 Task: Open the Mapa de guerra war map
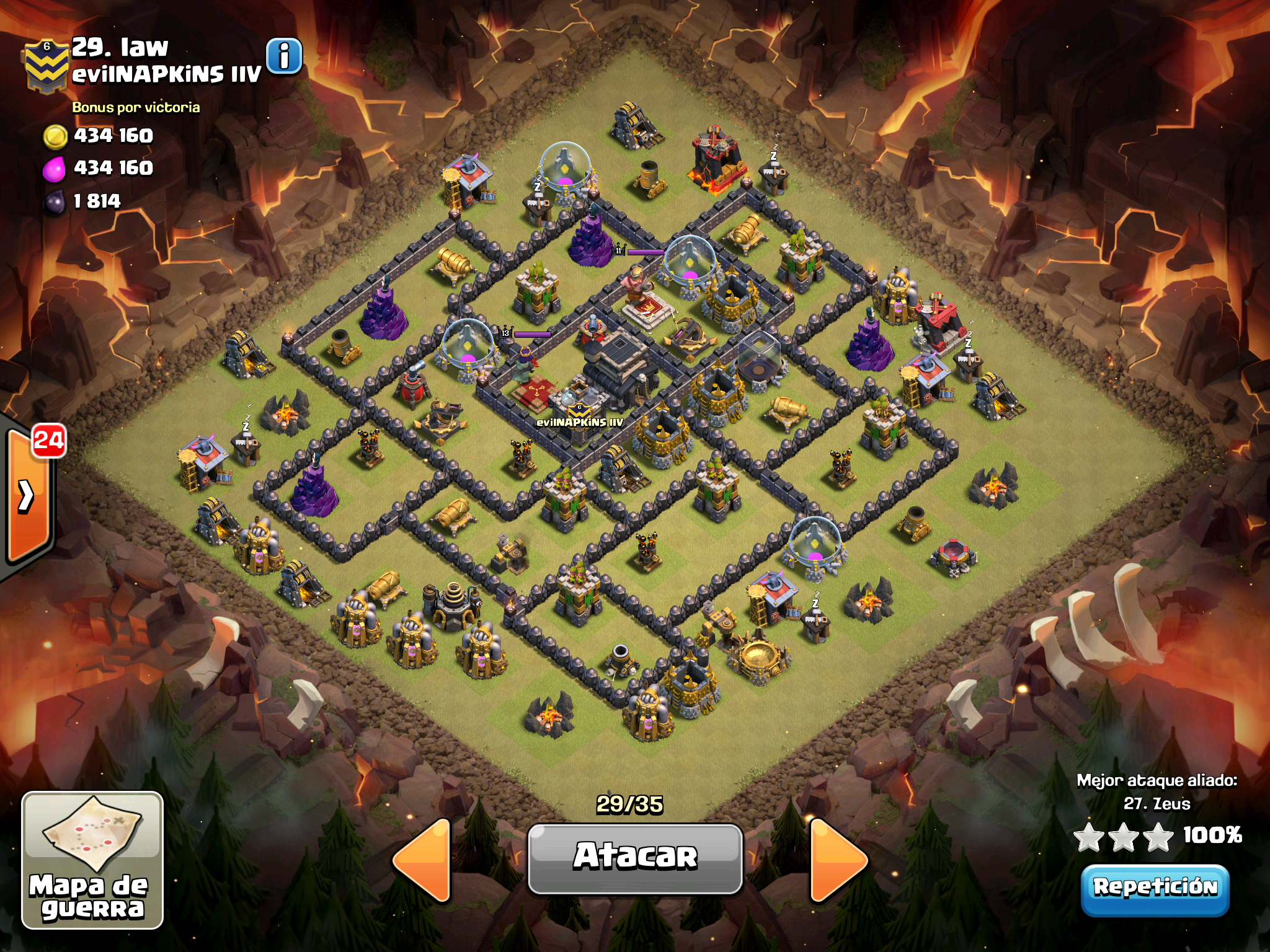(x=92, y=860)
